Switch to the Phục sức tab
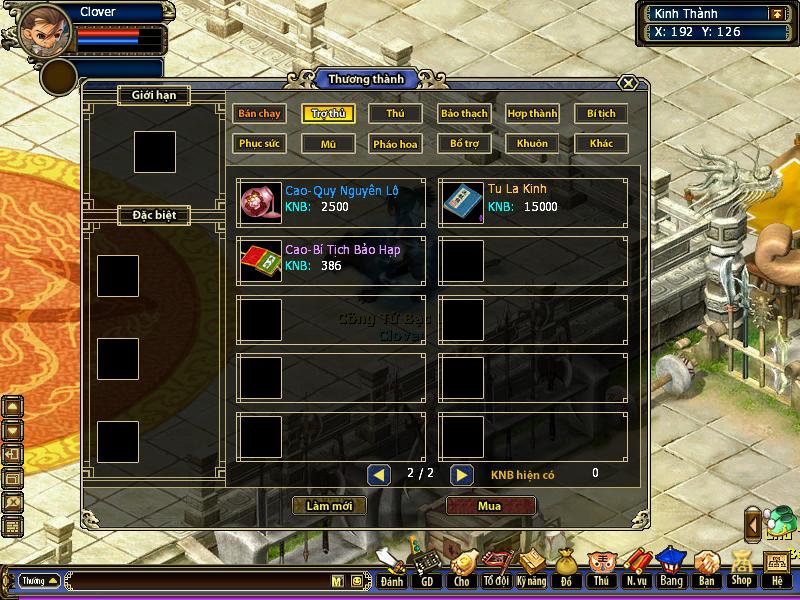The width and height of the screenshot is (800, 600). (260, 144)
